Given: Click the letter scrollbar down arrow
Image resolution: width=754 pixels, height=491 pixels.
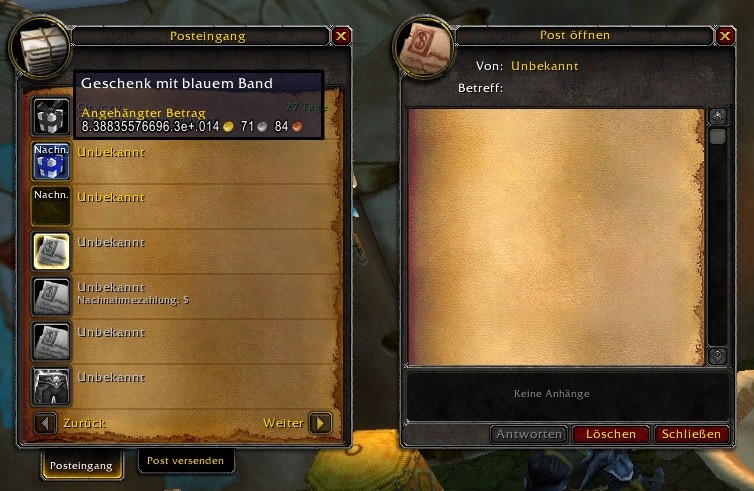Looking at the screenshot, I should [x=717, y=355].
